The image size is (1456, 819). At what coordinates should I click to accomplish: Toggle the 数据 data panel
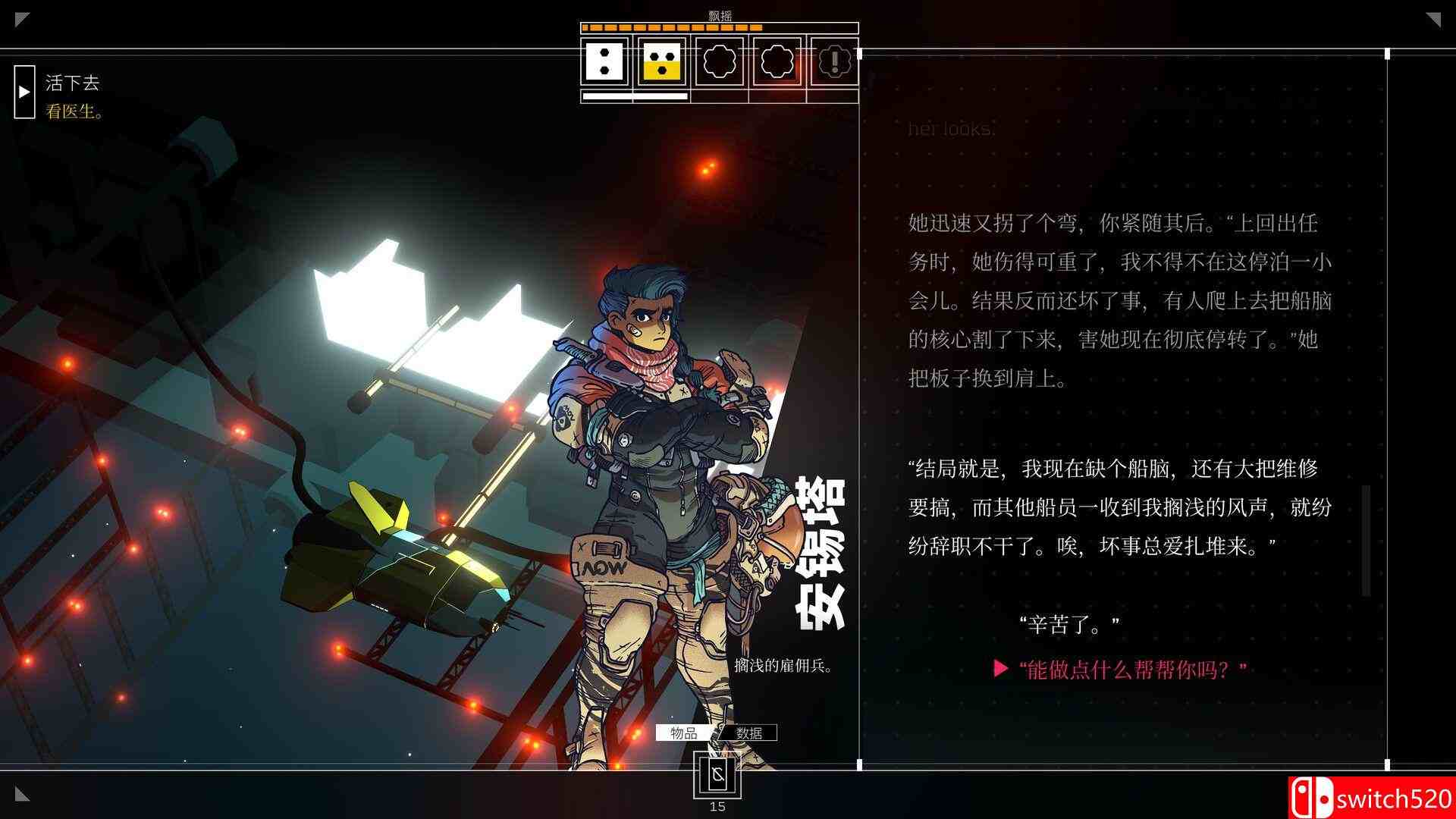click(749, 733)
